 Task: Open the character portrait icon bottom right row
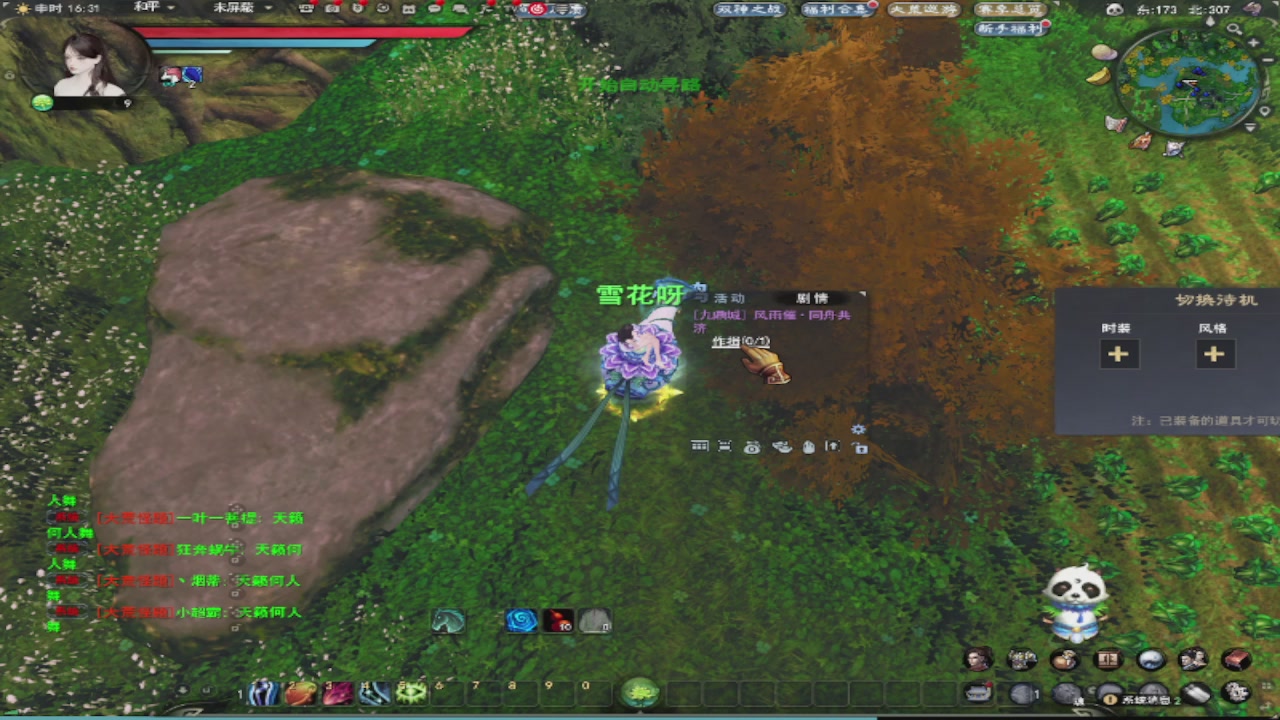coord(978,658)
